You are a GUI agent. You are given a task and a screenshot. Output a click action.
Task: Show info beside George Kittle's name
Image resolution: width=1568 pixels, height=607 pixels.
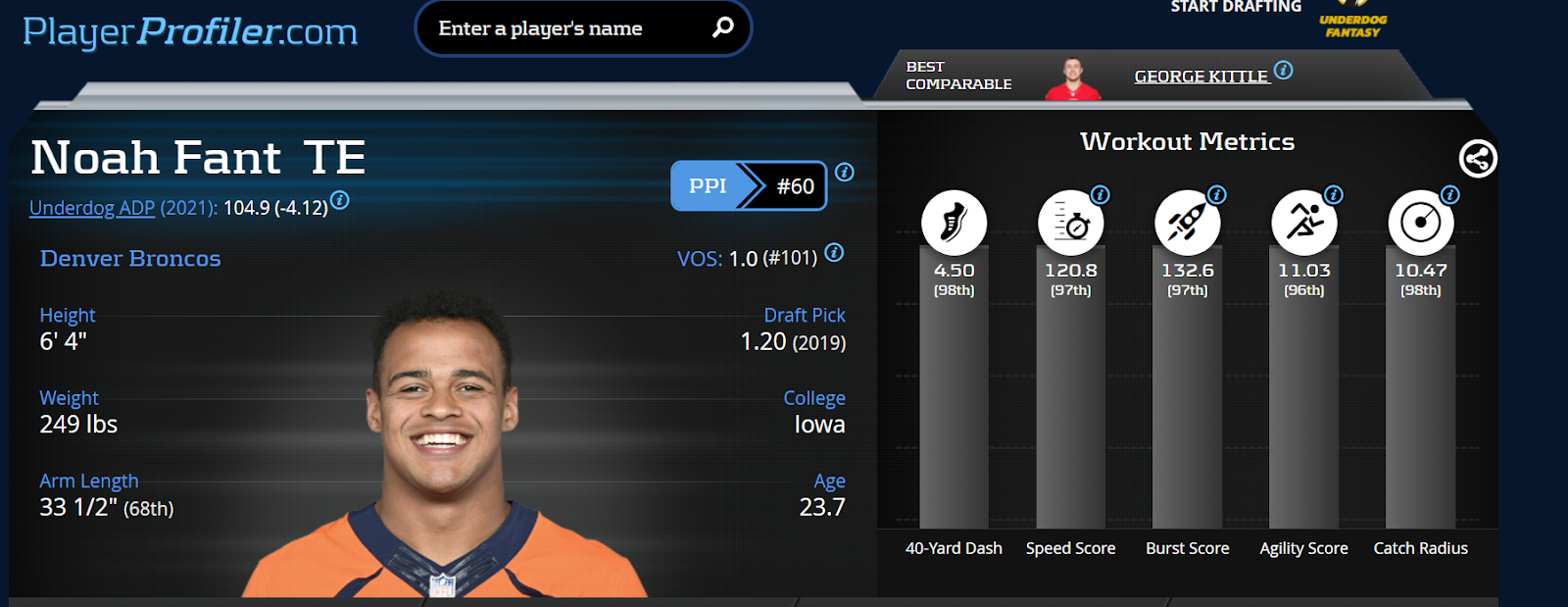[1284, 71]
